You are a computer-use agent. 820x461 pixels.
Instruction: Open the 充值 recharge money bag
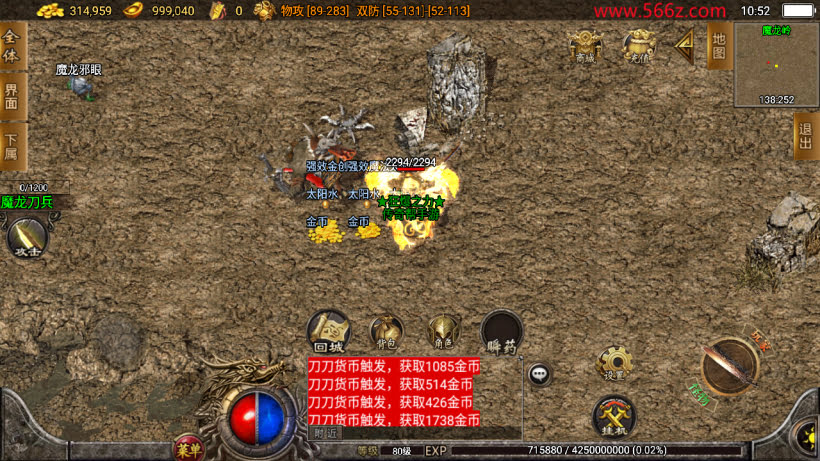(x=638, y=45)
